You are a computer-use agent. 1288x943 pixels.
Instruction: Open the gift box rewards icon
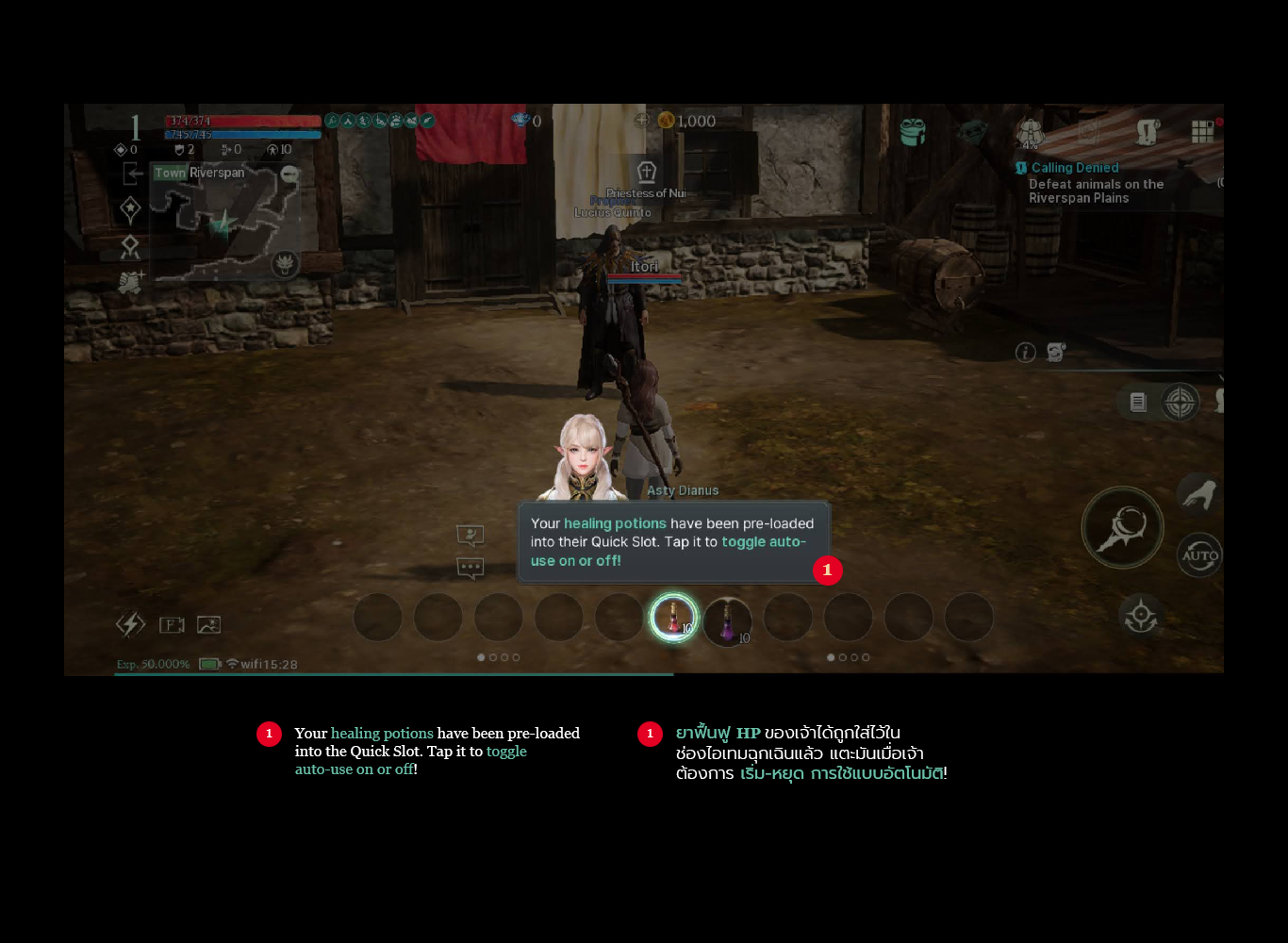(912, 132)
